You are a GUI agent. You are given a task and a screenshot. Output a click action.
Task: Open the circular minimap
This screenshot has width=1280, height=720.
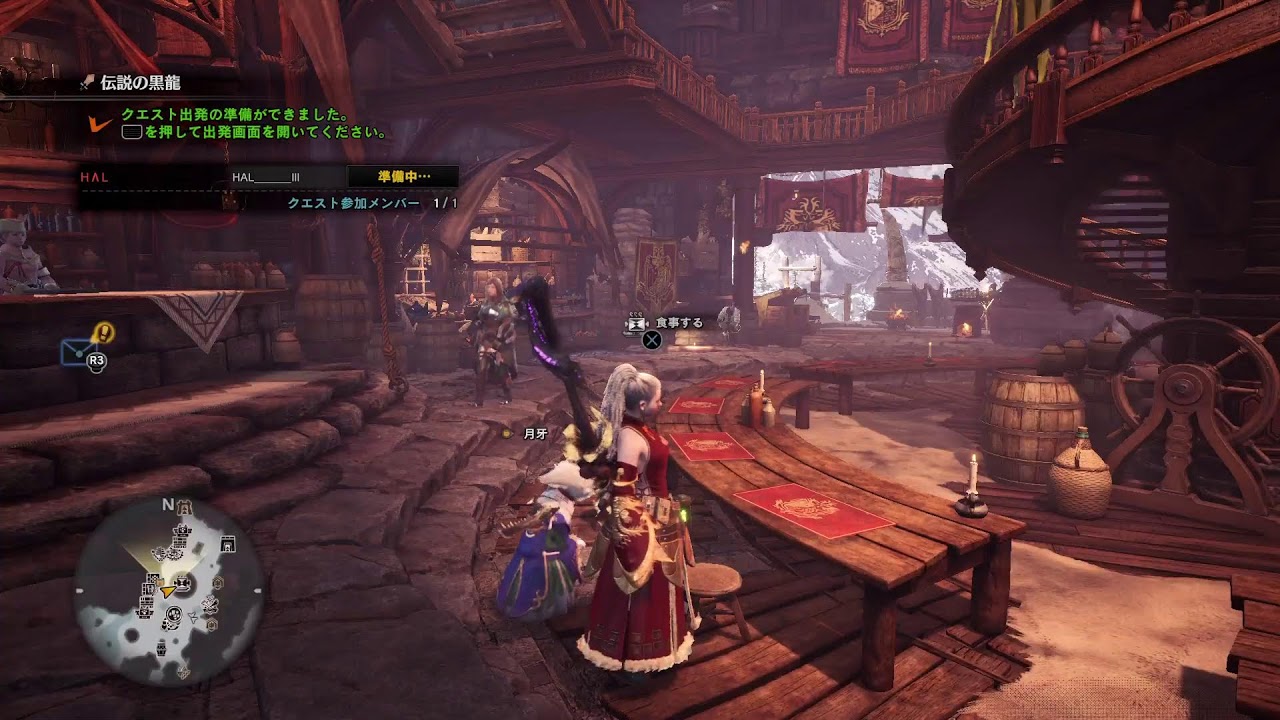tap(169, 591)
